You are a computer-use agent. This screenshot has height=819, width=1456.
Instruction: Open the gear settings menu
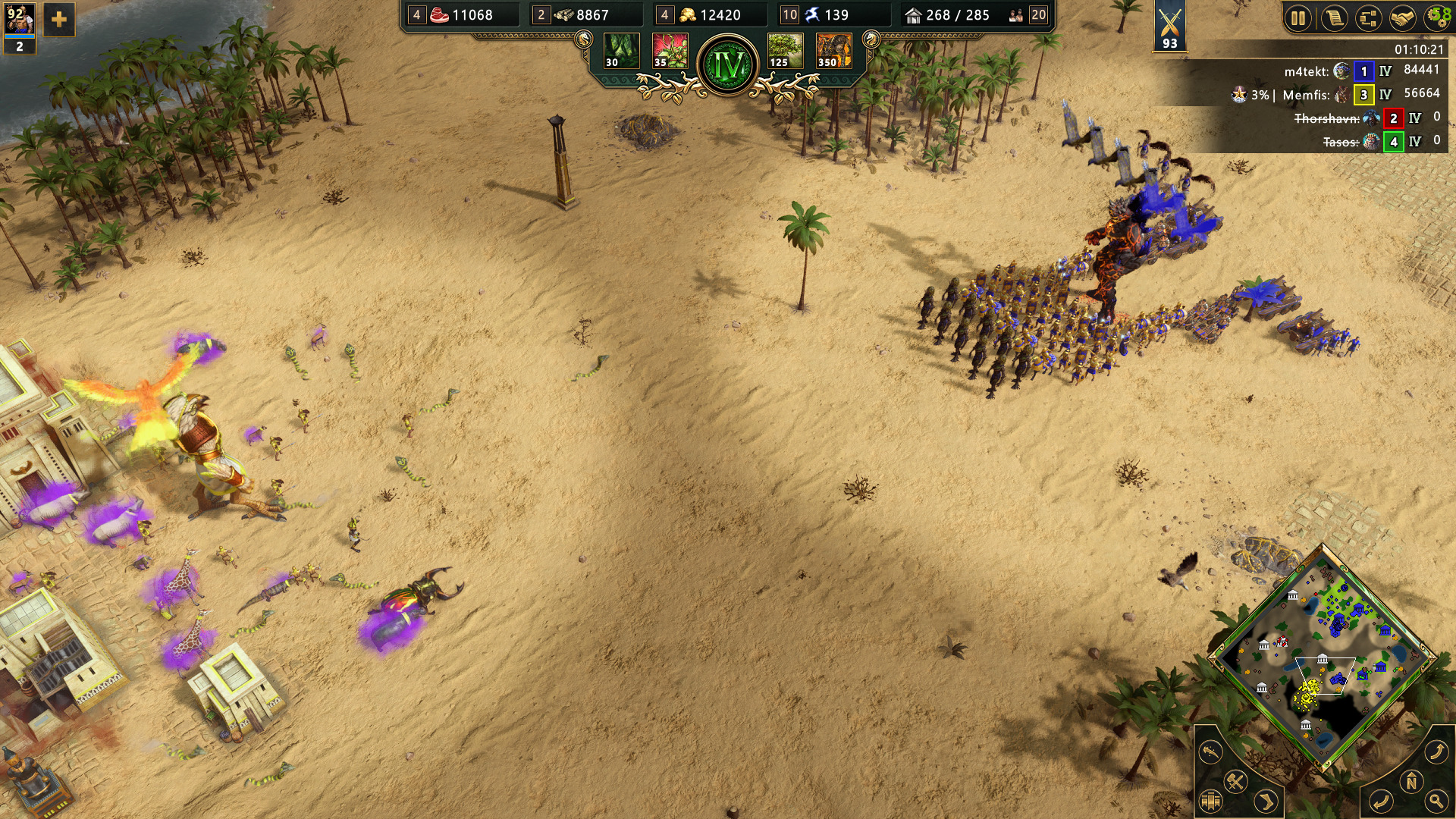[1436, 18]
